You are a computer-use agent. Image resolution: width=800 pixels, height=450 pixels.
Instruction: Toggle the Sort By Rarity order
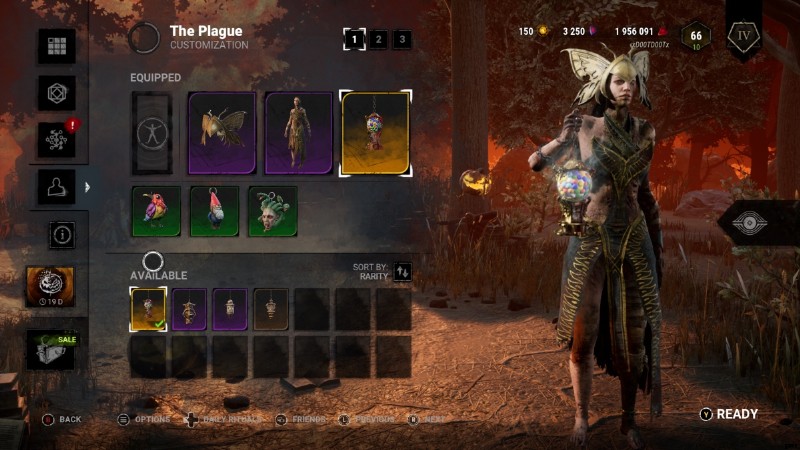click(x=402, y=271)
